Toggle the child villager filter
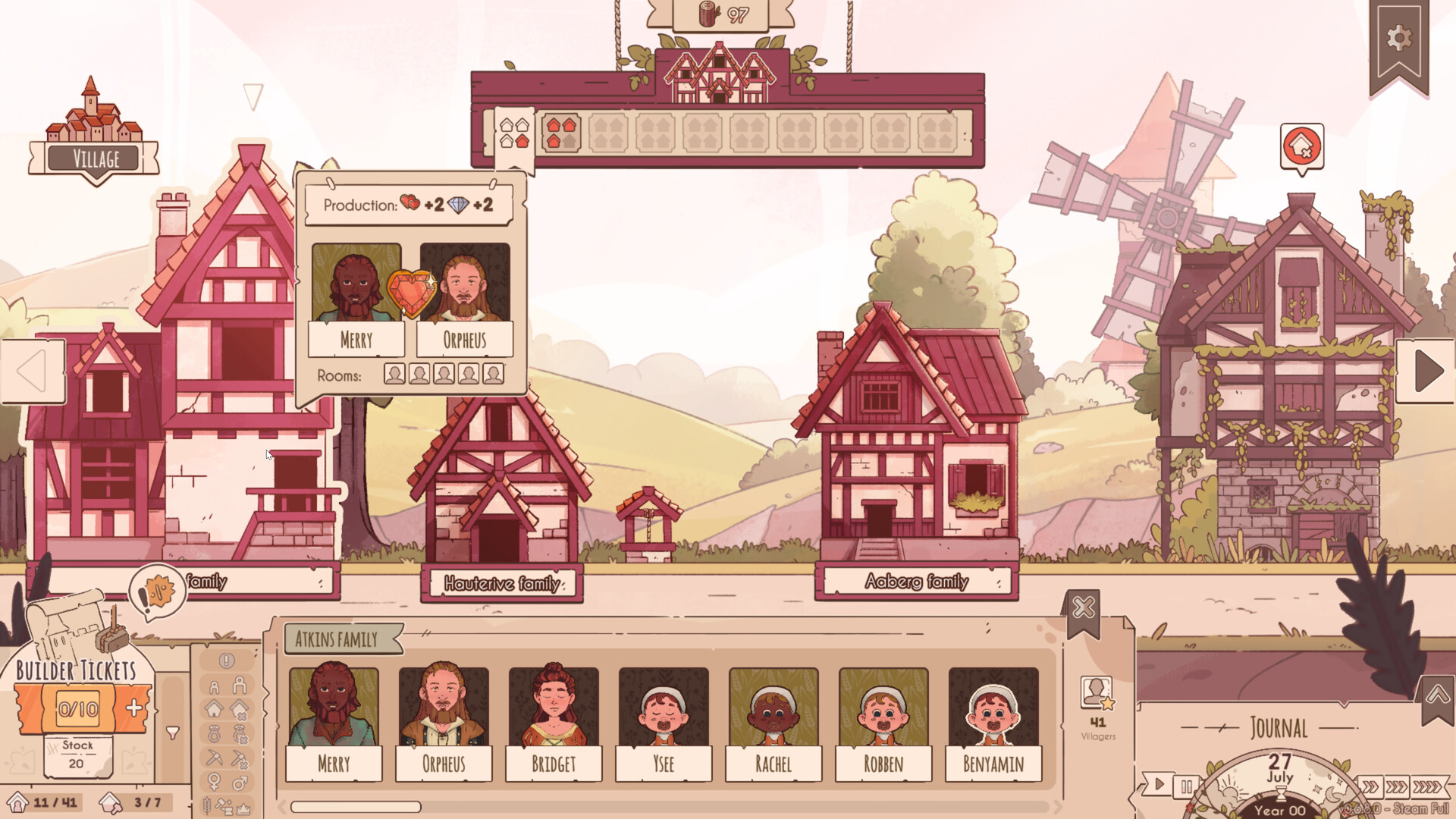Image resolution: width=1456 pixels, height=819 pixels. [215, 686]
